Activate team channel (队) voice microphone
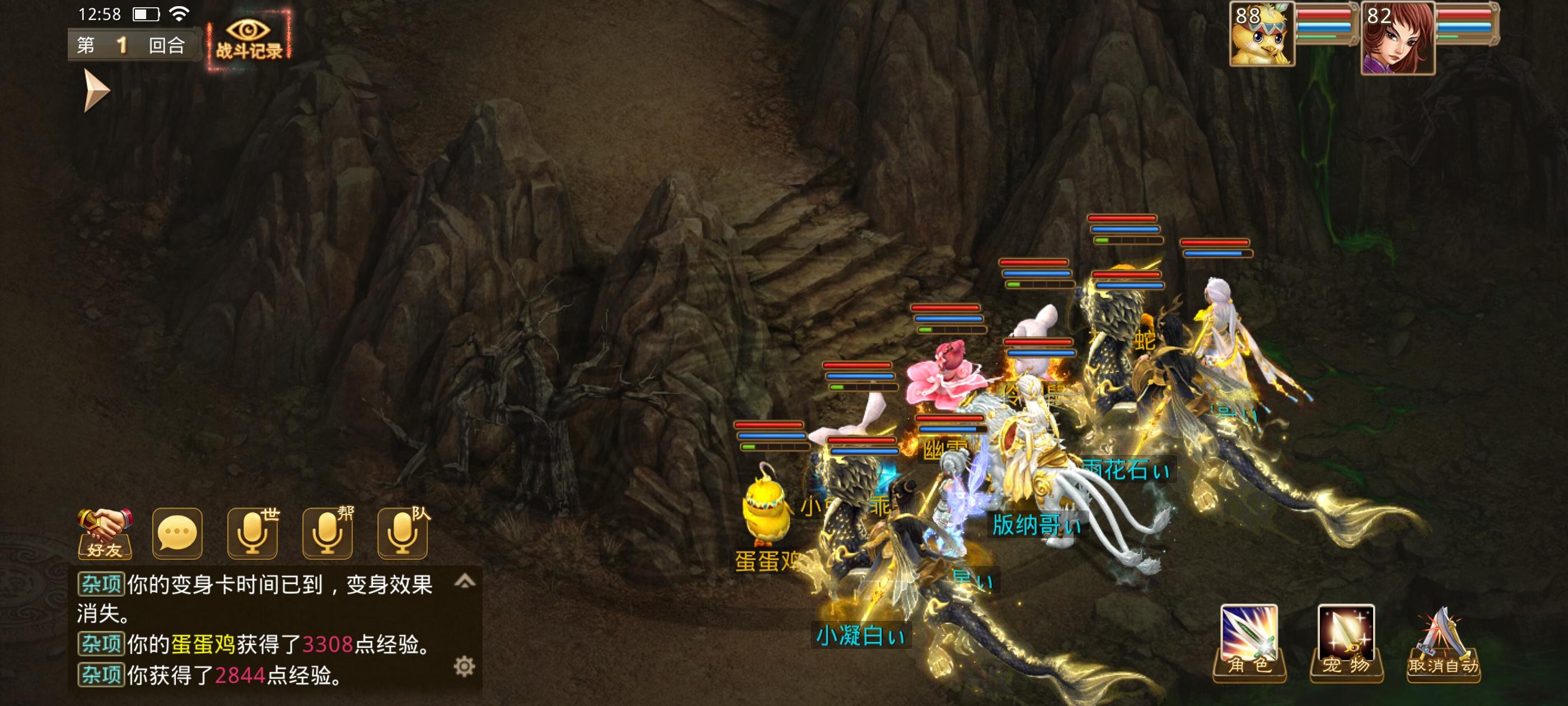 point(403,533)
